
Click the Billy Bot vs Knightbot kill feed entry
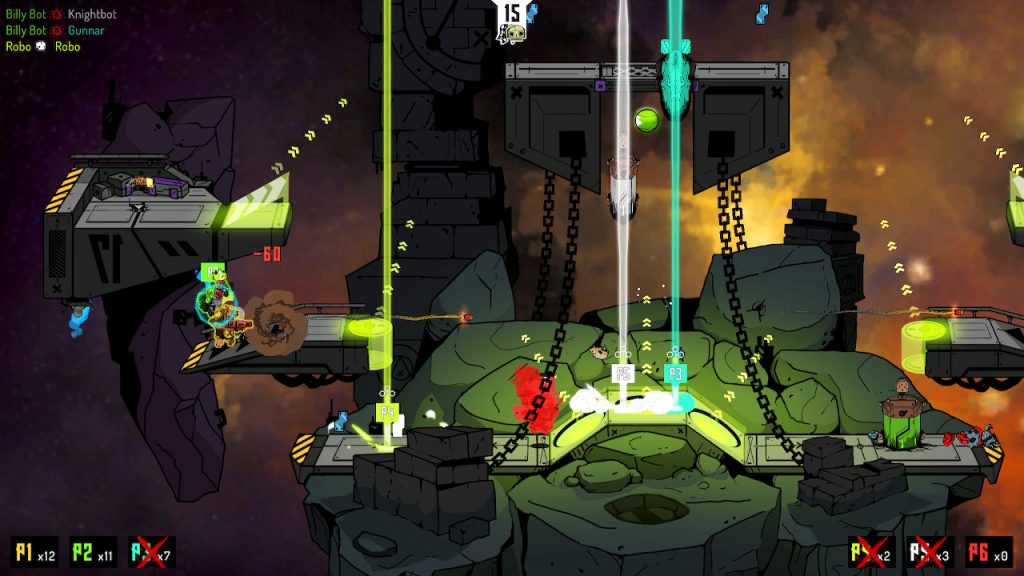[61, 16]
